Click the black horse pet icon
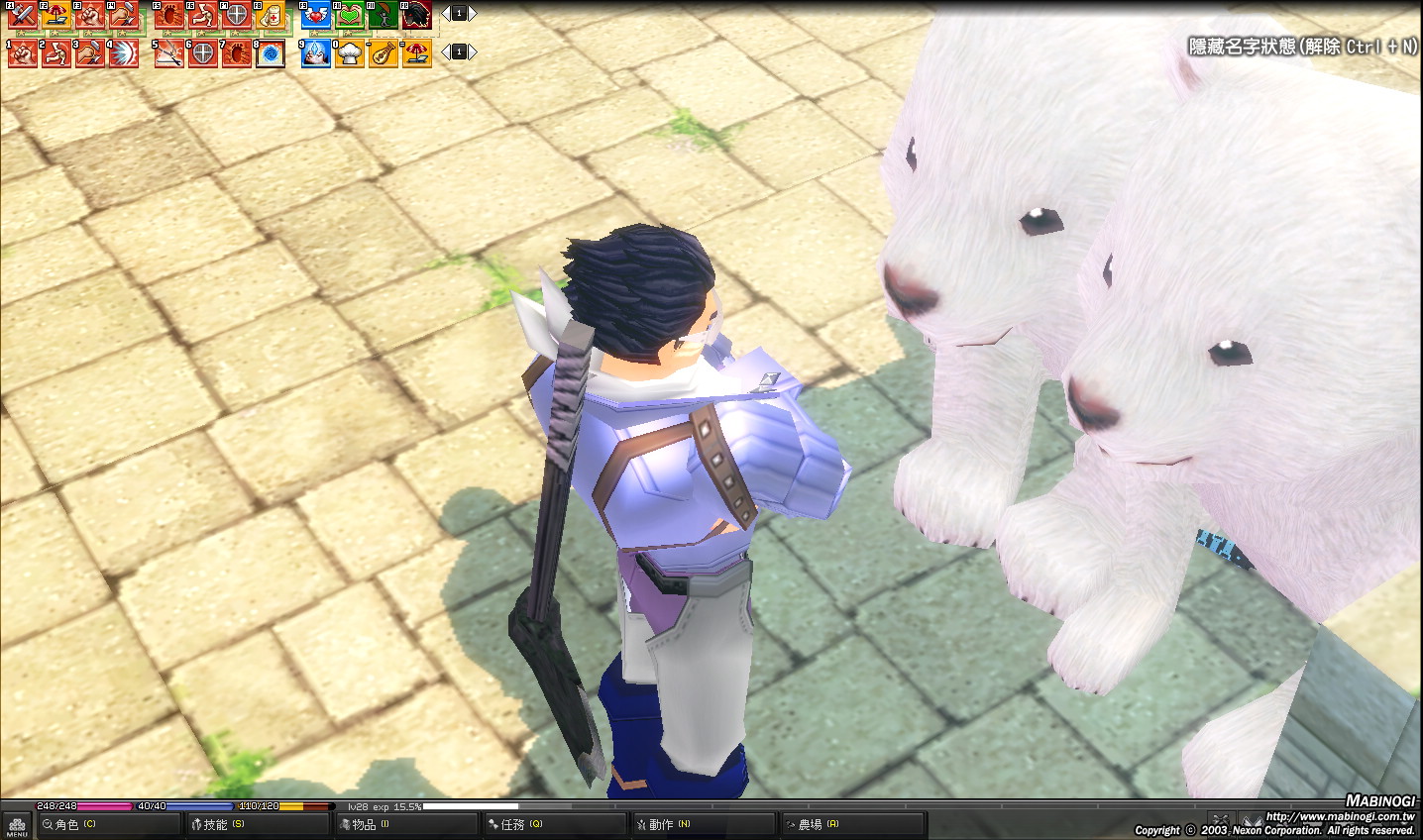This screenshot has width=1423, height=840. [416, 15]
